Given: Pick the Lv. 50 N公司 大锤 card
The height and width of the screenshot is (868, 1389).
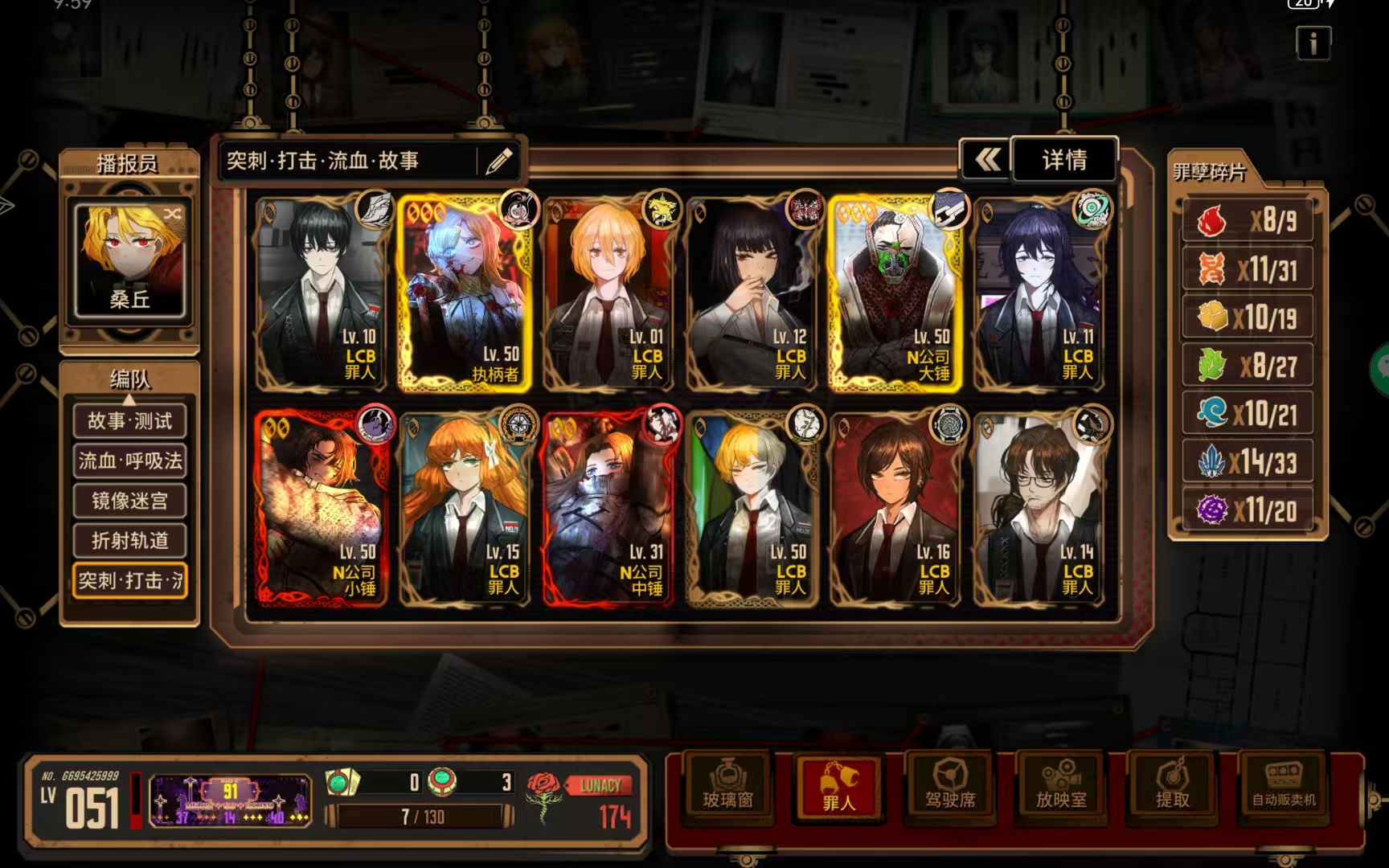Looking at the screenshot, I should (895, 293).
